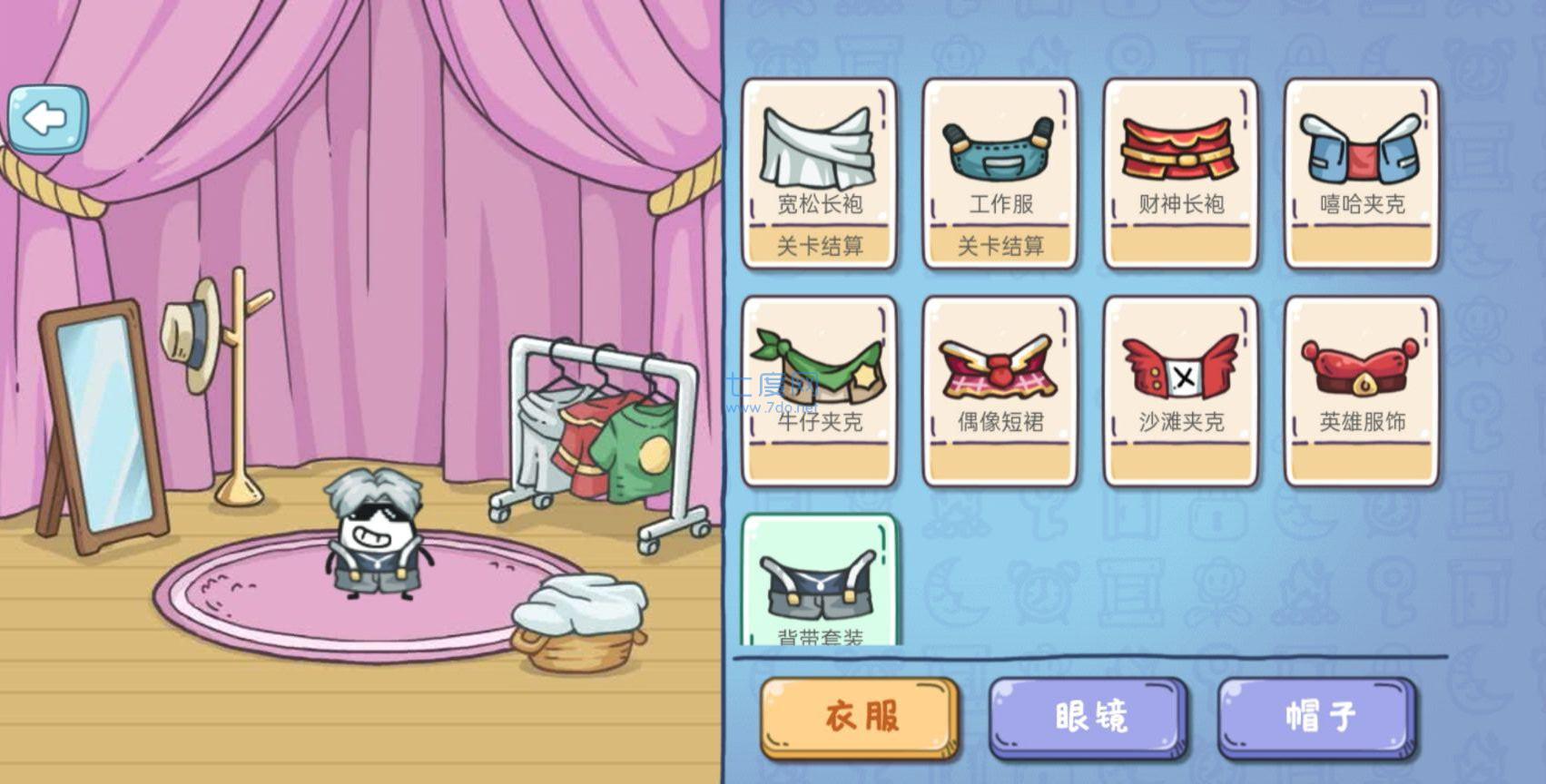Open the 关卡结算 tag under 工作服
Image resolution: width=1546 pixels, height=784 pixels.
(x=1000, y=245)
